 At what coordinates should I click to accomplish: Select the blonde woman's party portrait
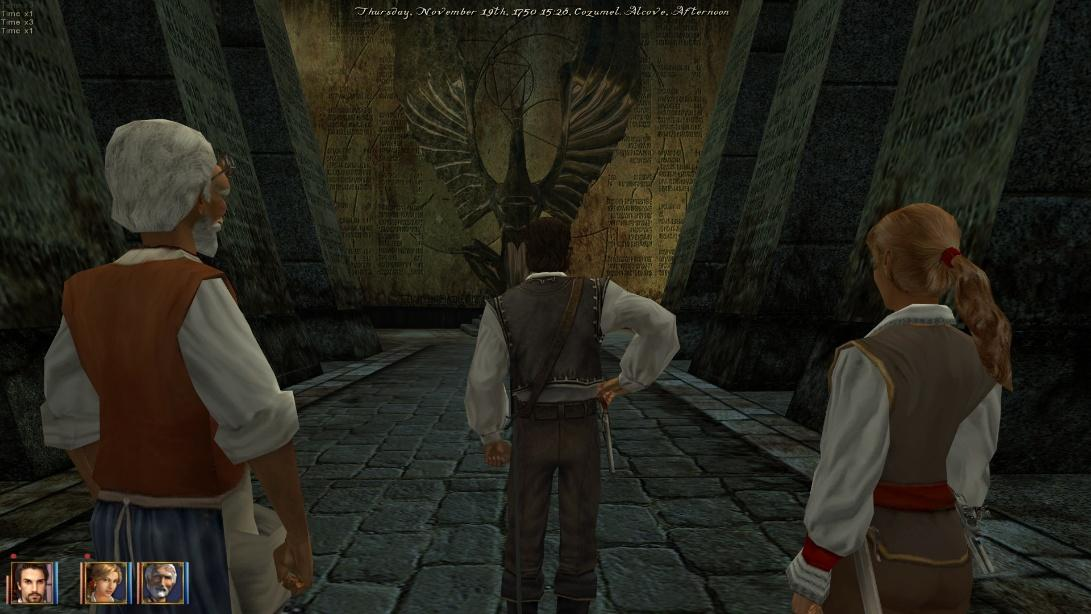(x=104, y=582)
